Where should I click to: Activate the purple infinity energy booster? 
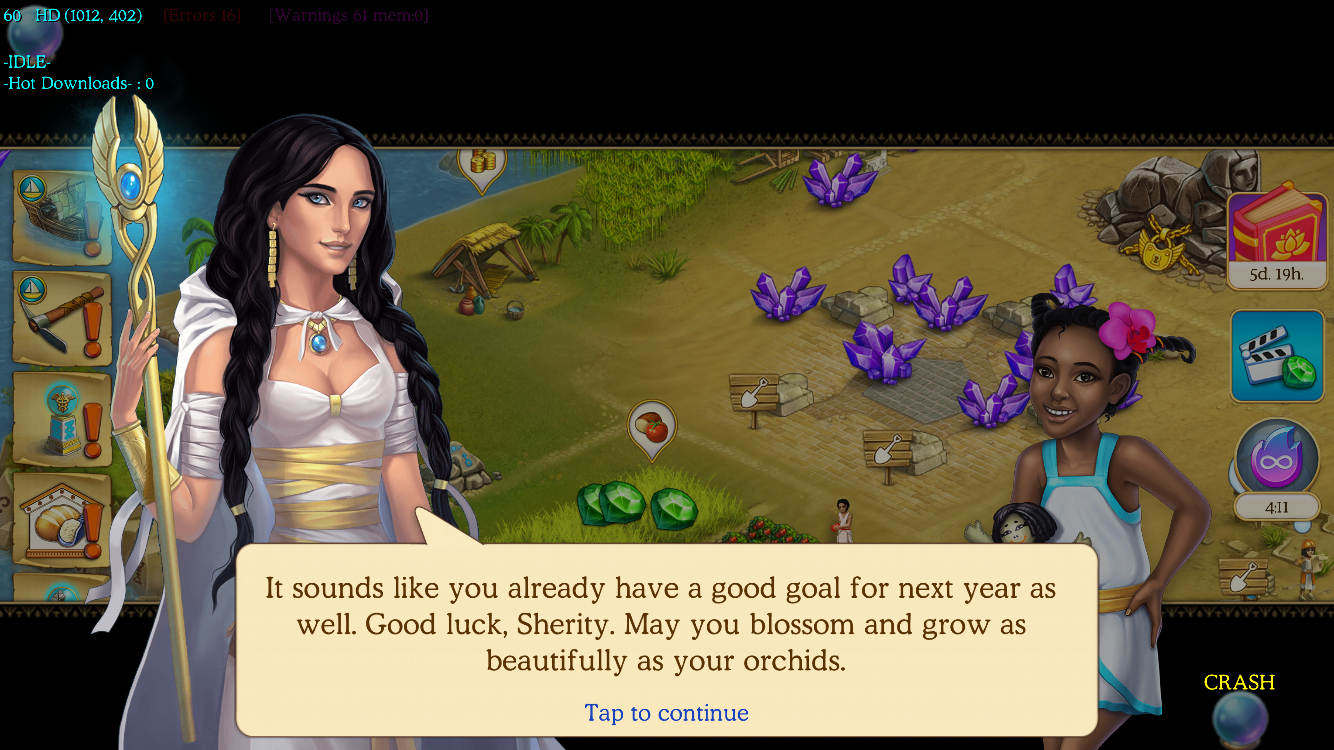(1277, 460)
